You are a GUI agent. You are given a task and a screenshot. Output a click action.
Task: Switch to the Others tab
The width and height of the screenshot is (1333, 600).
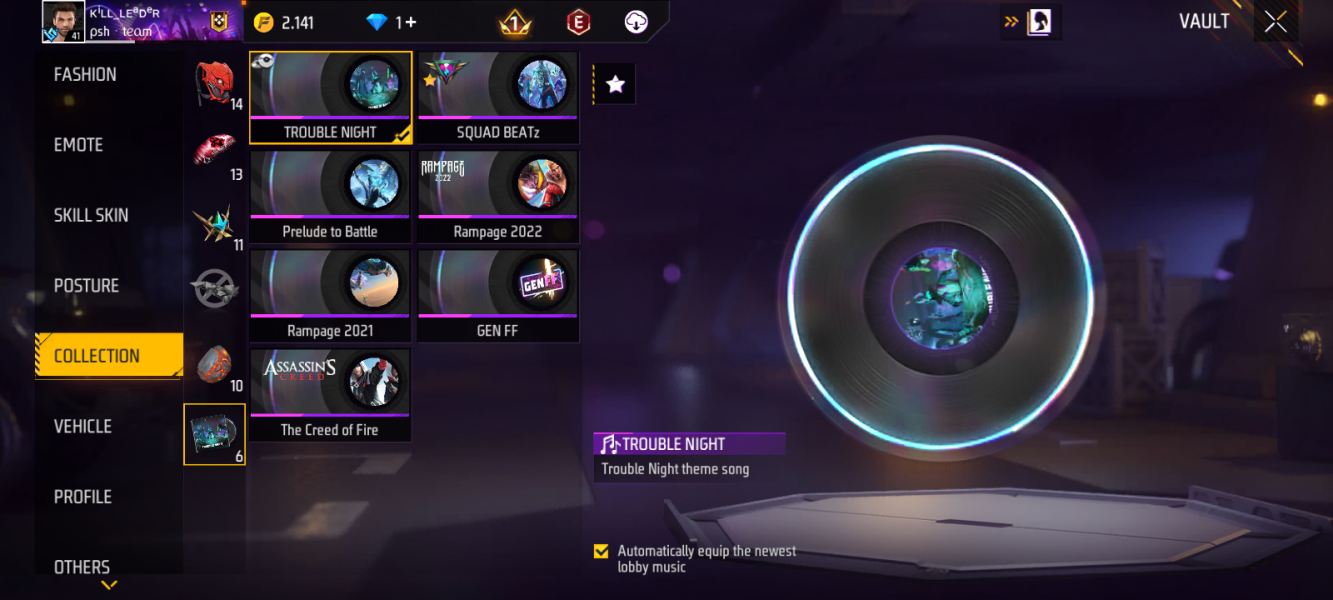click(82, 566)
